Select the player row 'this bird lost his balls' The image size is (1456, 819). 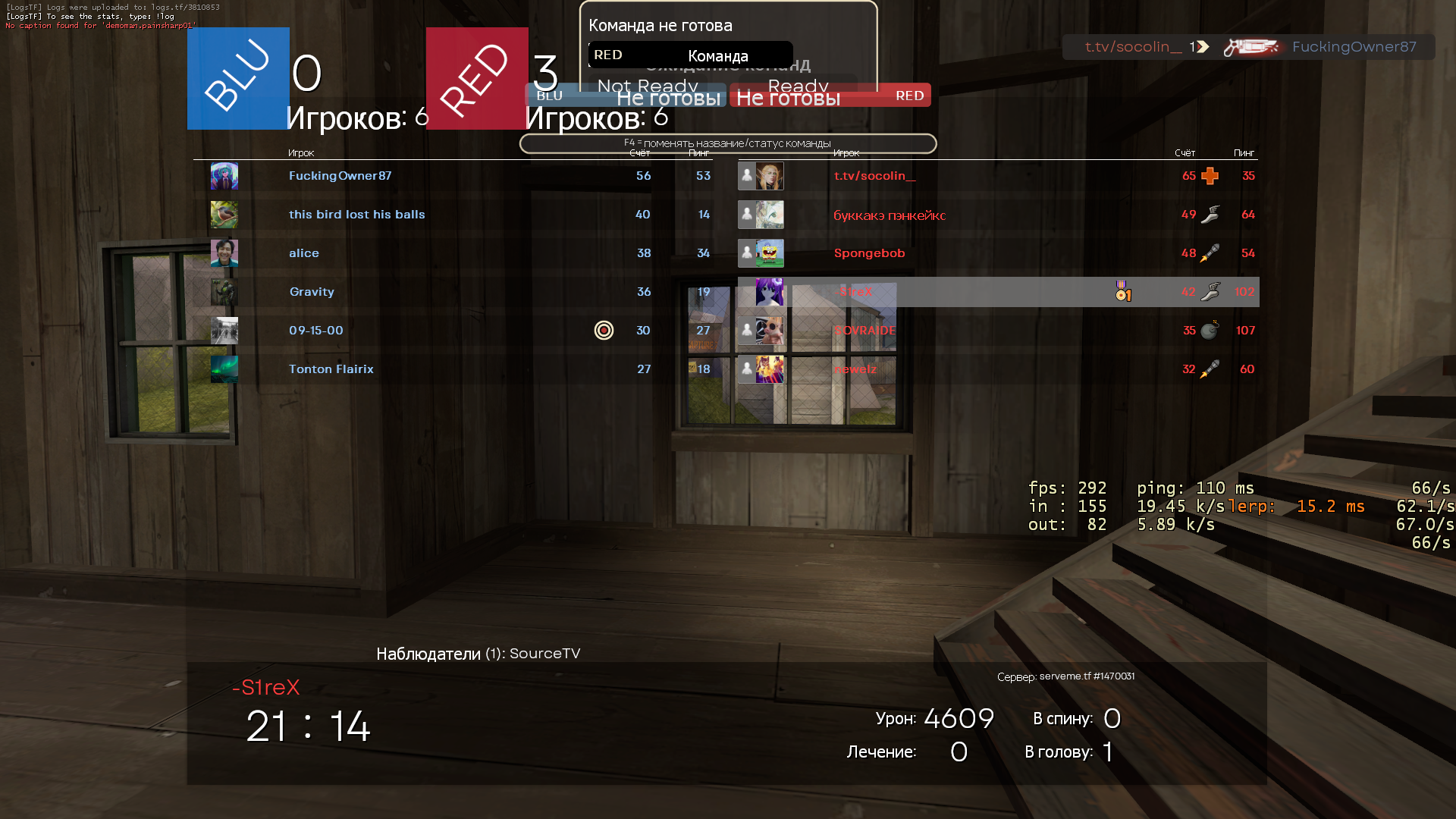coord(356,215)
